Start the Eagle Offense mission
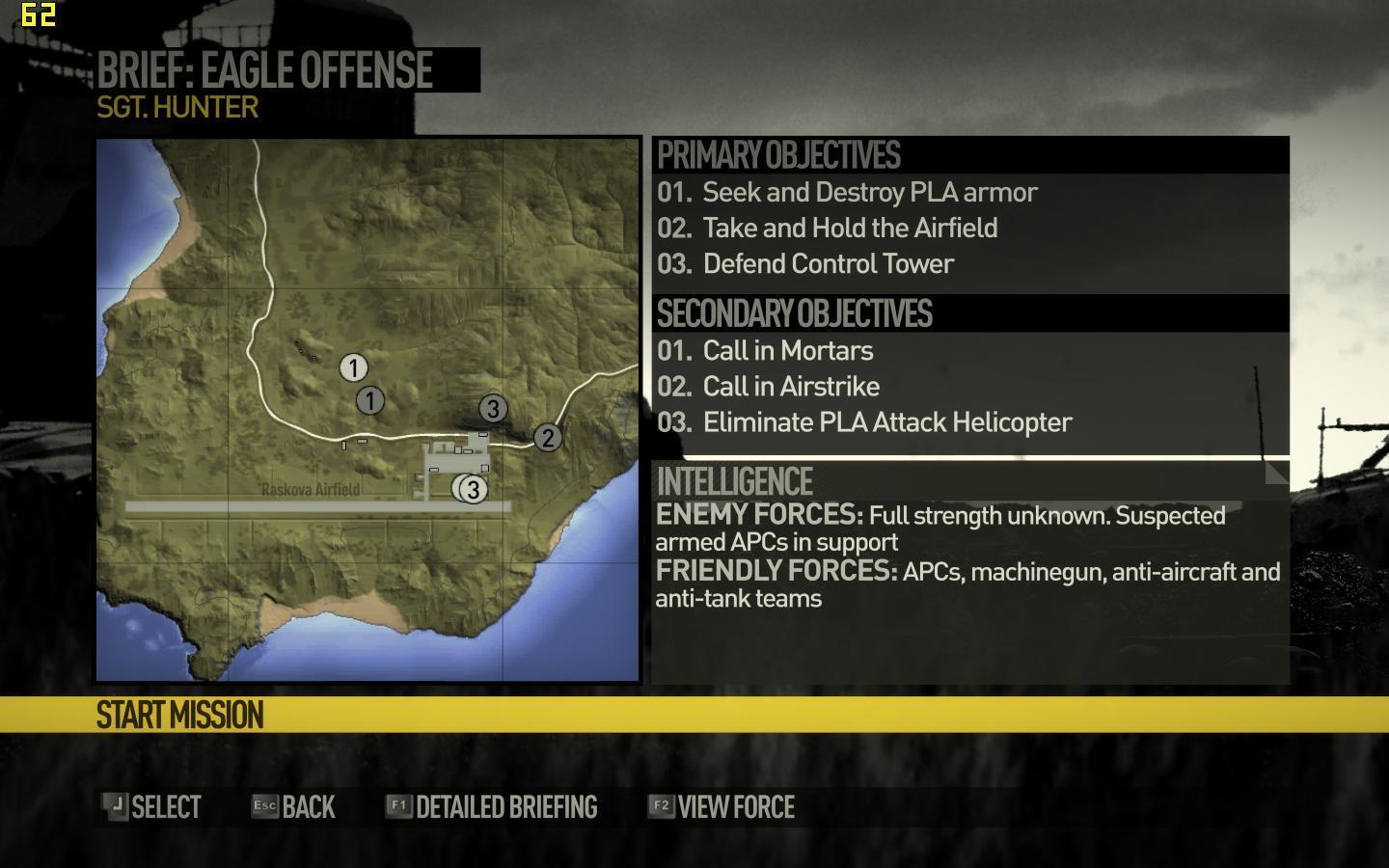The image size is (1389, 868). 180,715
